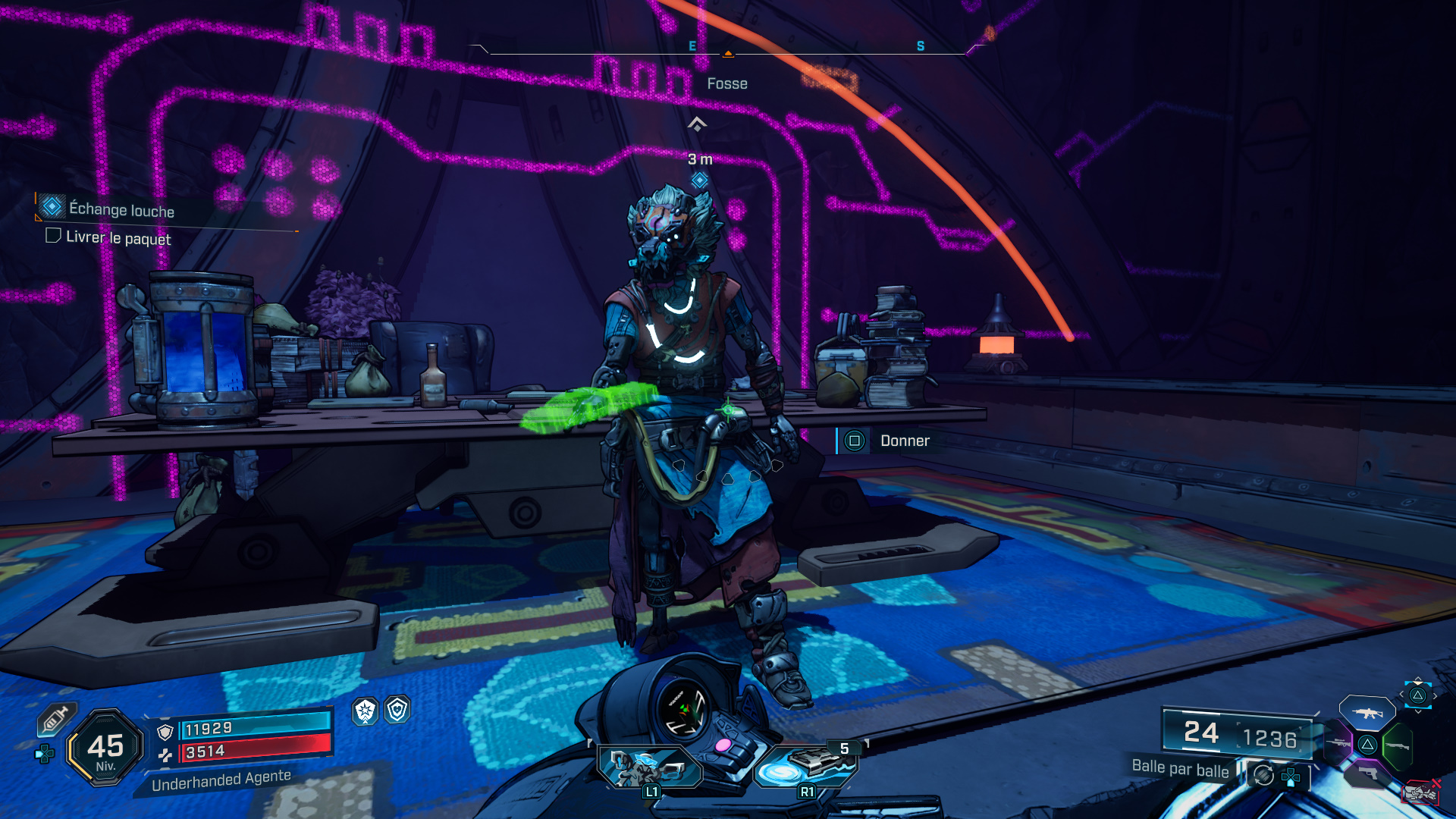Tick the Livrer le paquet objective checkbox

click(53, 236)
